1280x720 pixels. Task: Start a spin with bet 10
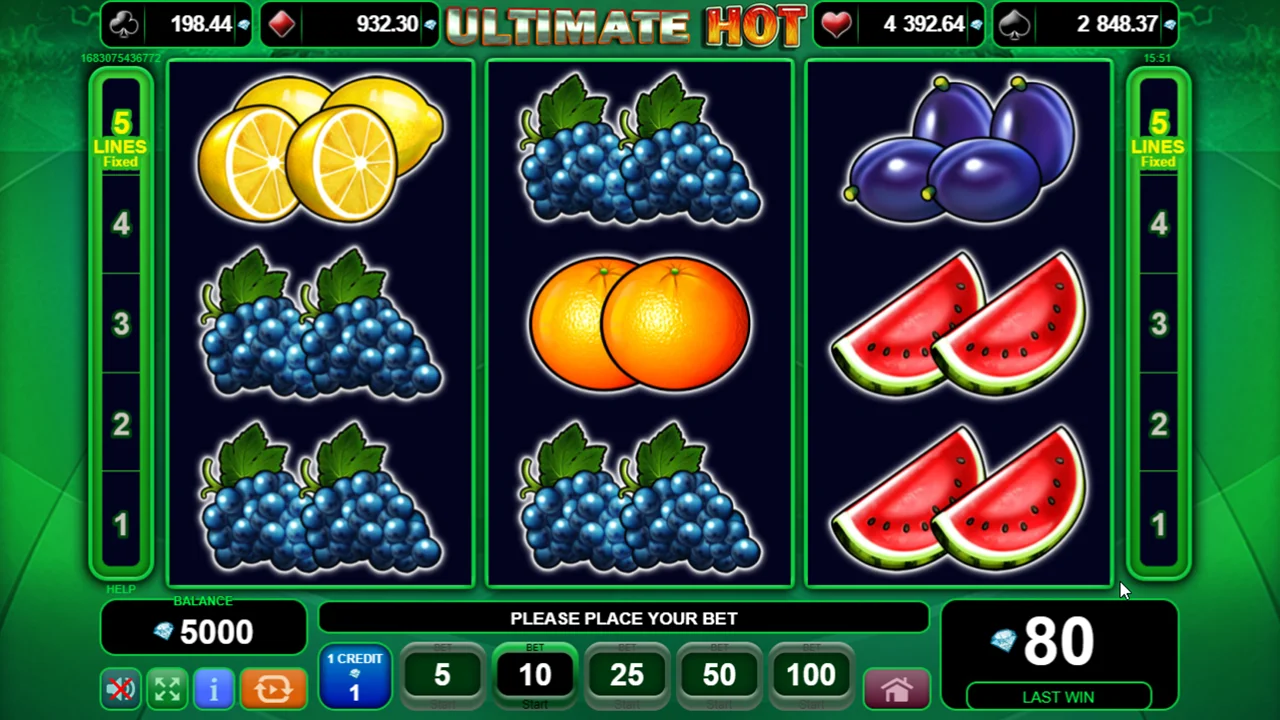tap(535, 676)
